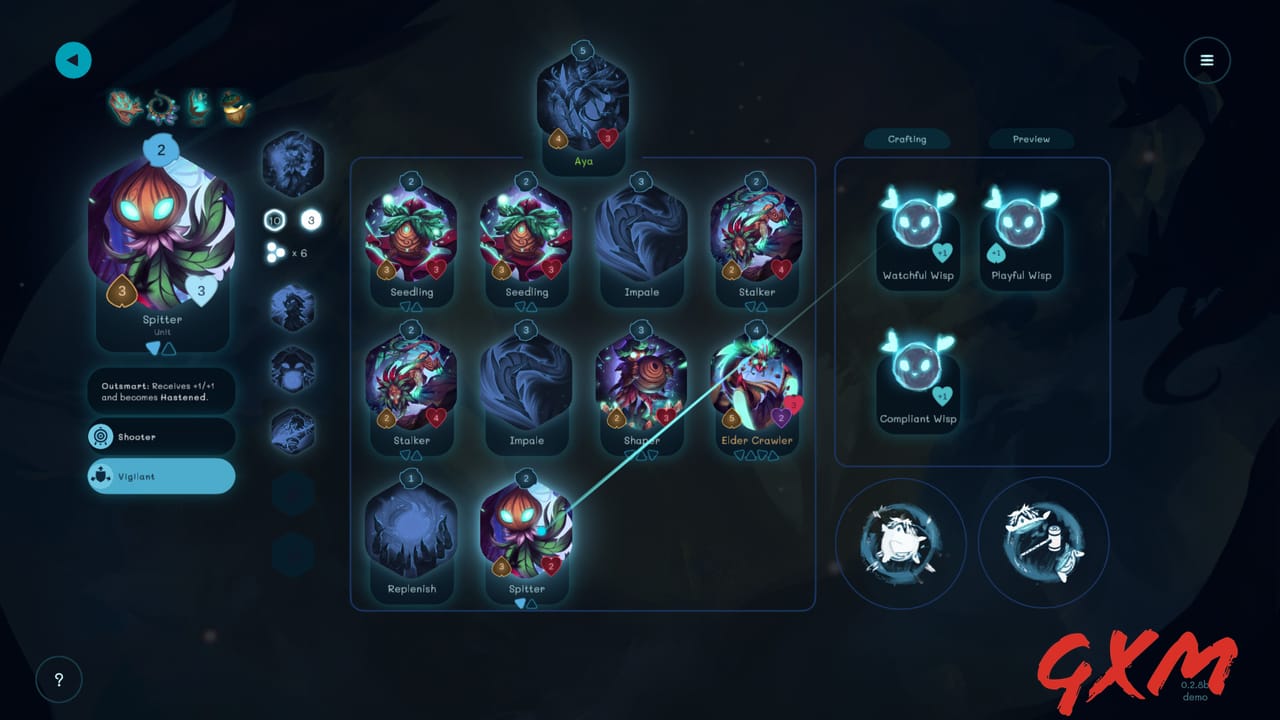
Task: Activate the round hammer crafting button
Action: (1043, 543)
